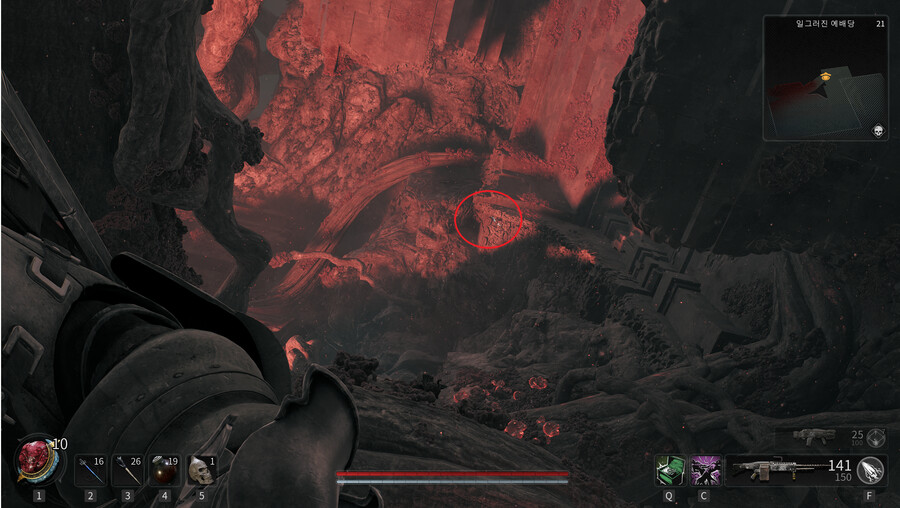Click the skull icon on the minimap
Image resolution: width=900 pixels, height=508 pixels.
pyautogui.click(x=877, y=131)
